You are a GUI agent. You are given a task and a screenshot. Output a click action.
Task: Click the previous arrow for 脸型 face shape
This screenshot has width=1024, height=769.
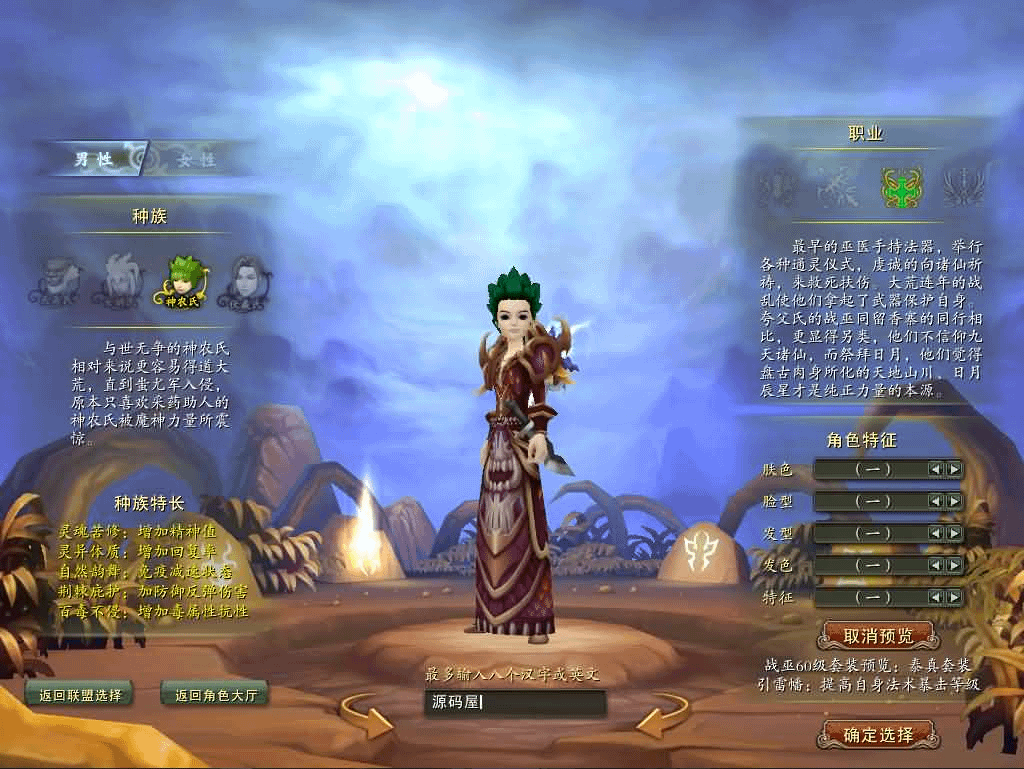935,501
